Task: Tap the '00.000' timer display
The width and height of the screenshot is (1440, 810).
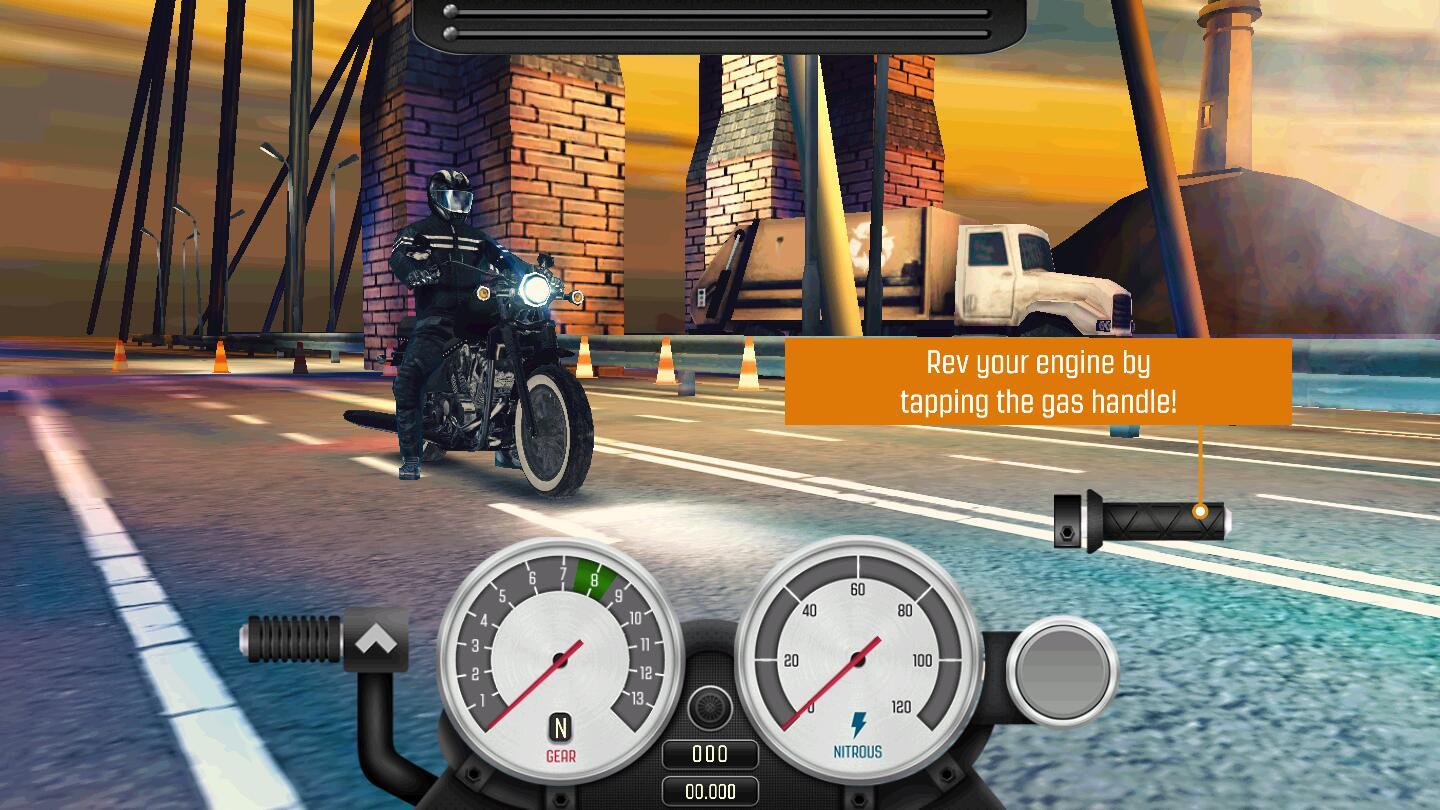Action: point(711,792)
